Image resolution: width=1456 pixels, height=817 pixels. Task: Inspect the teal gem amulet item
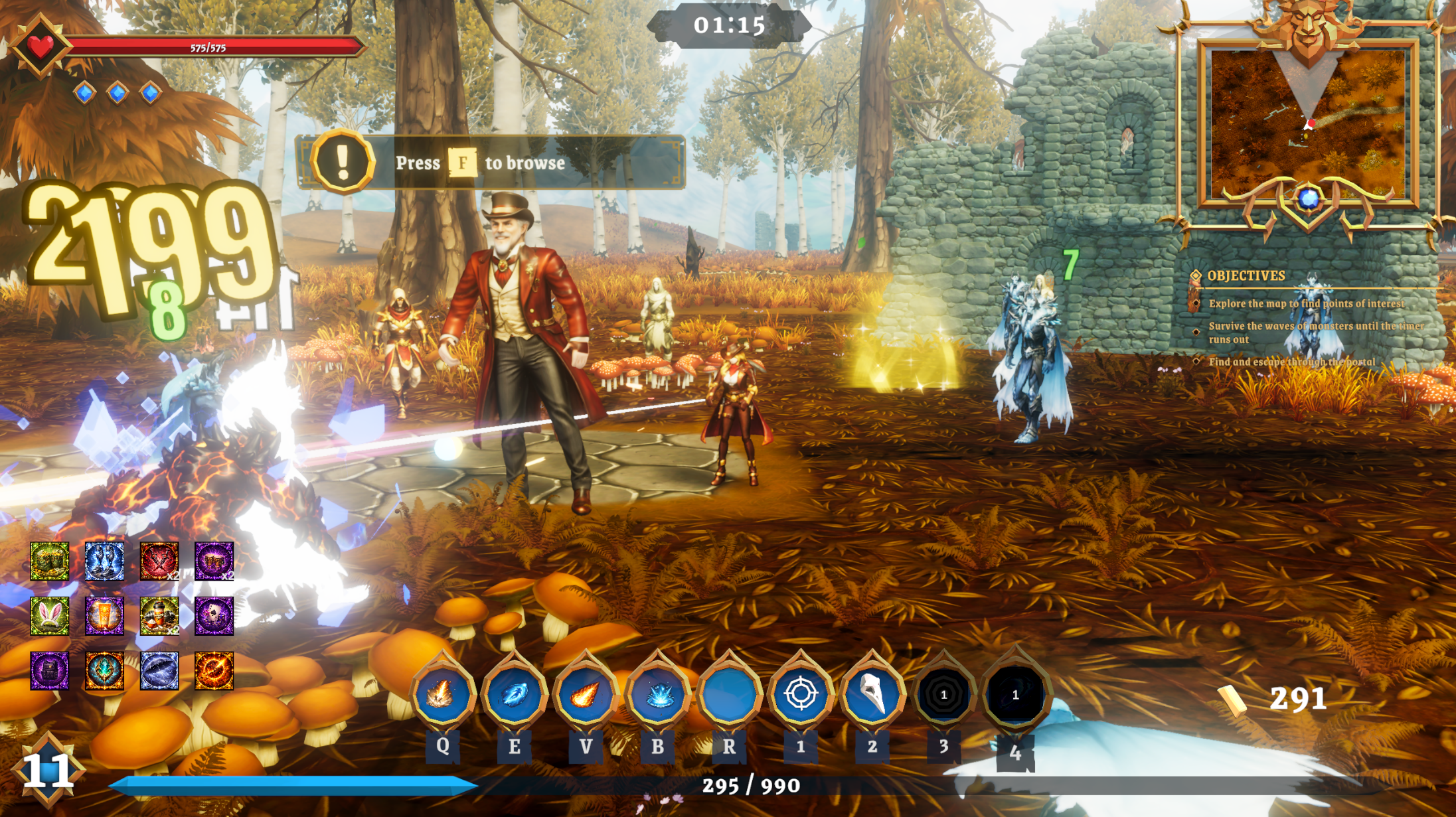(104, 670)
